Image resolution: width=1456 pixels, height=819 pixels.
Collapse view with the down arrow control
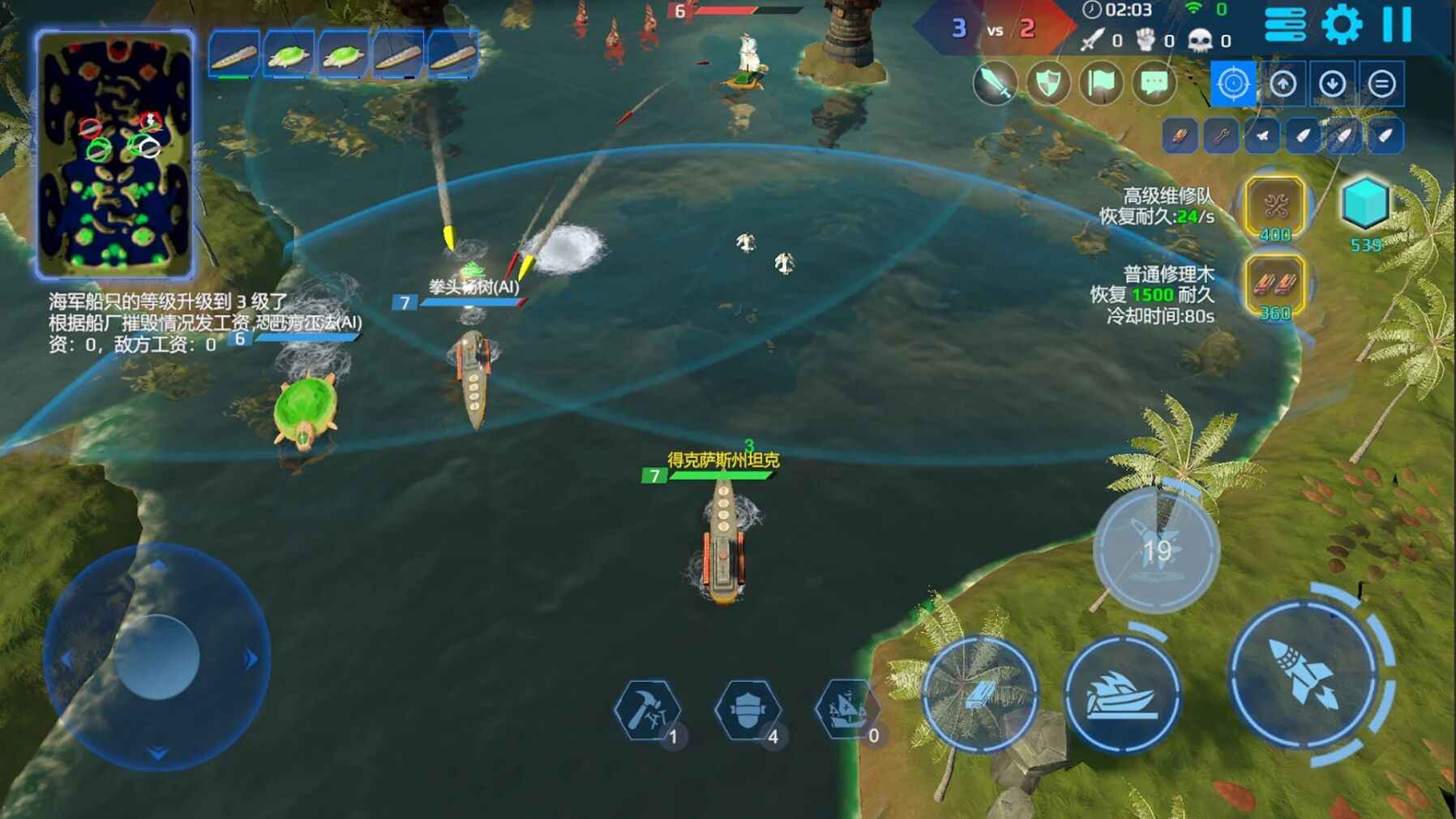tap(1333, 84)
